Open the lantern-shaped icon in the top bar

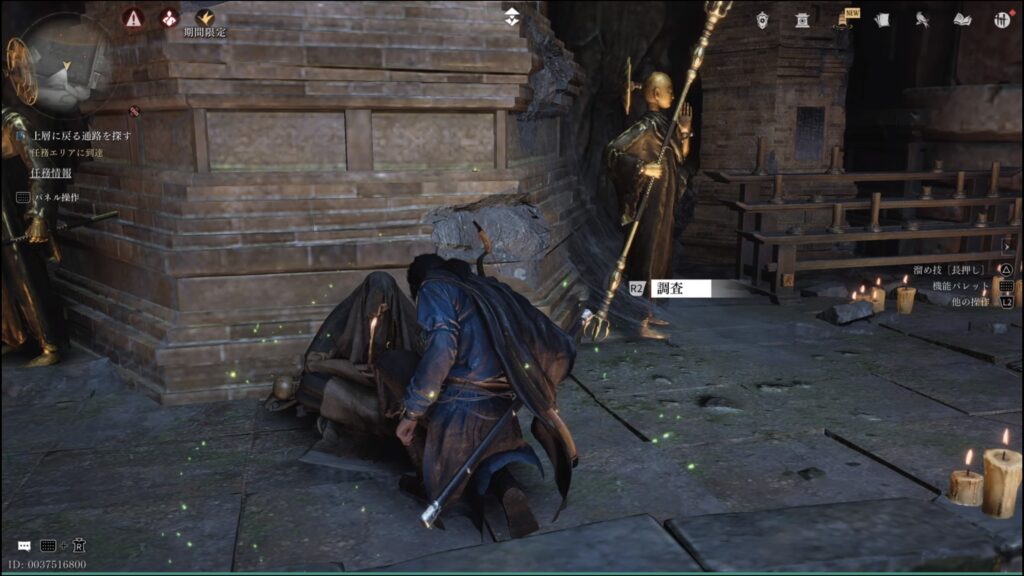[763, 19]
